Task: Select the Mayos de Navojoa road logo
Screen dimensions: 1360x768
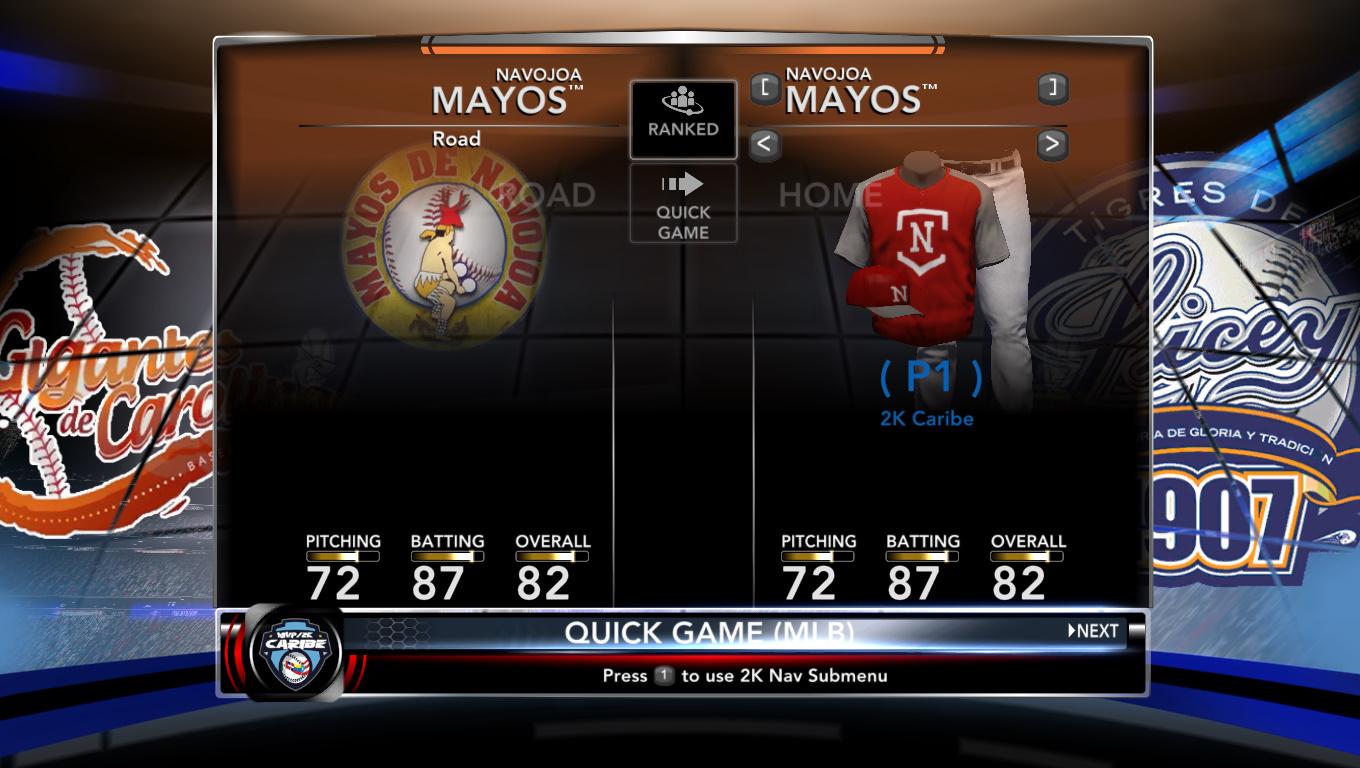Action: click(442, 245)
